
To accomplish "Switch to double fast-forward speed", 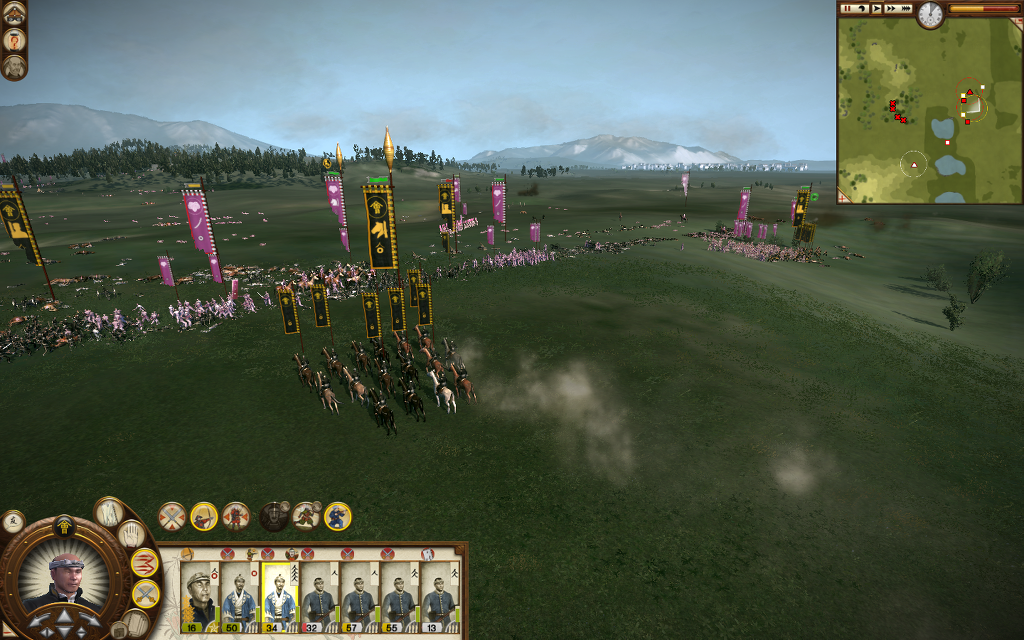I will 891,9.
